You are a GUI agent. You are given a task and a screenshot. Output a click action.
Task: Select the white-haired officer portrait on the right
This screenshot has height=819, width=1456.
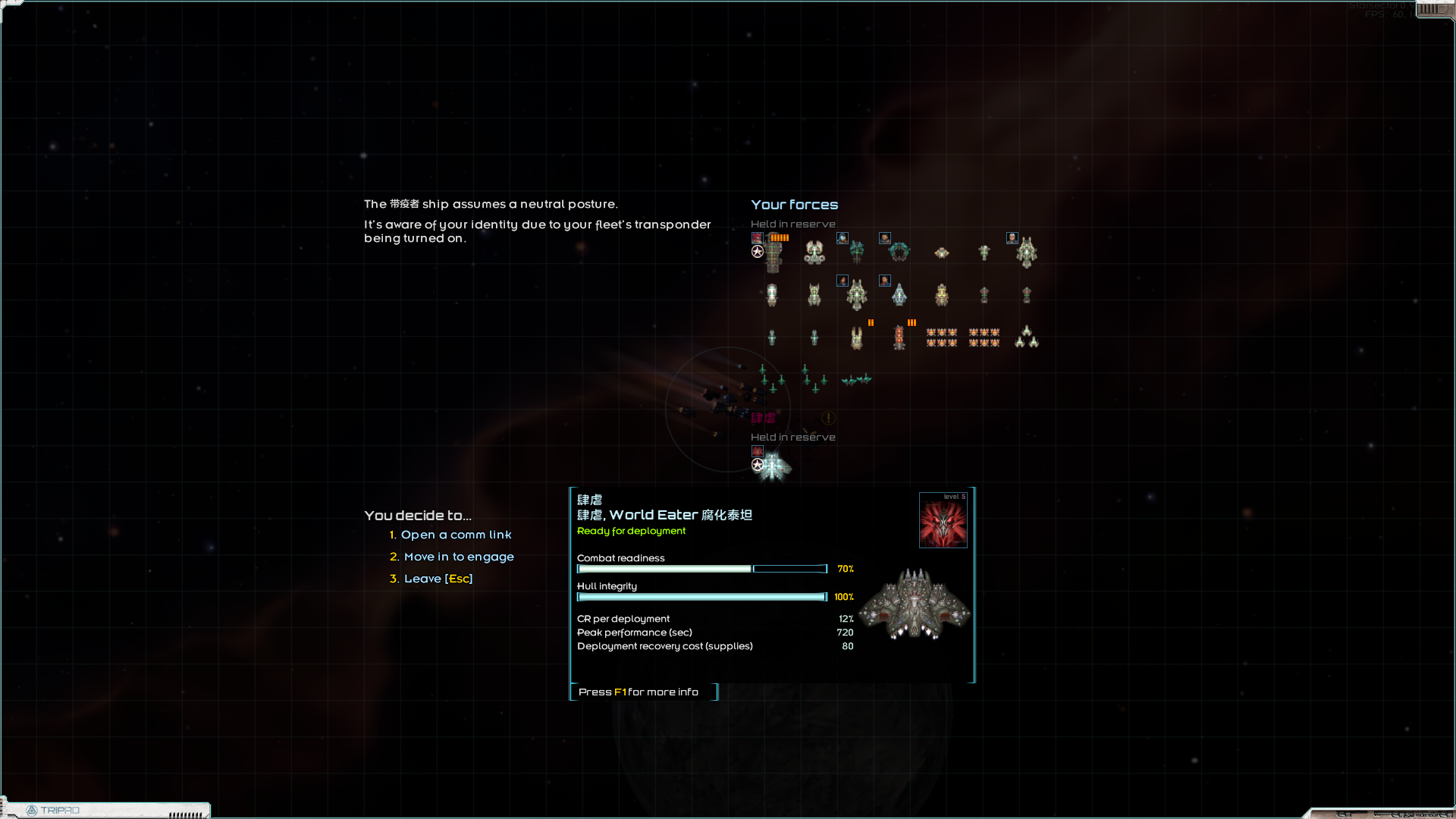[x=1012, y=238]
